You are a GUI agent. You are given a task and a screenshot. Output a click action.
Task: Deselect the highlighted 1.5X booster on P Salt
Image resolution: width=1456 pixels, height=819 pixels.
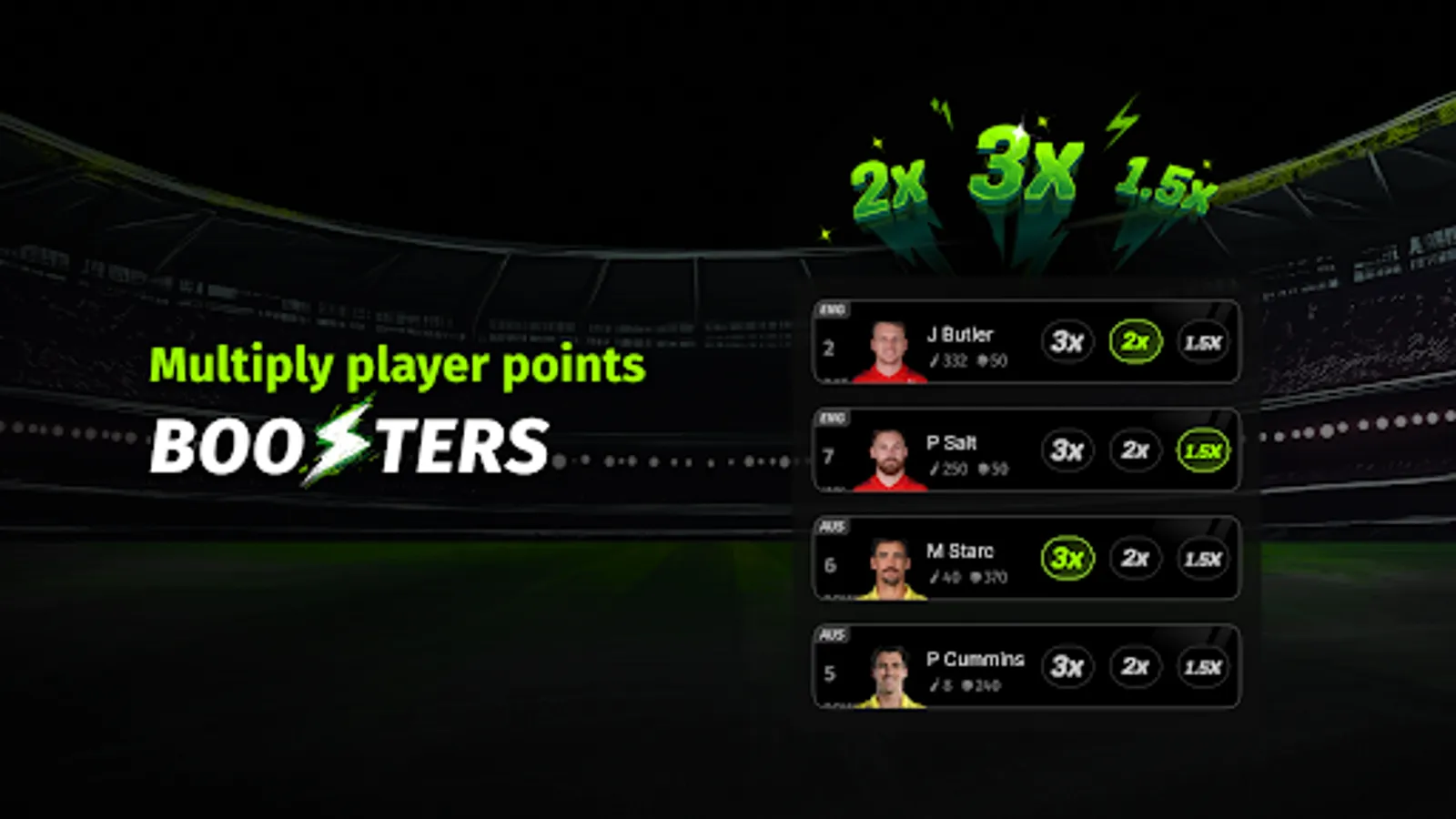coord(1203,450)
